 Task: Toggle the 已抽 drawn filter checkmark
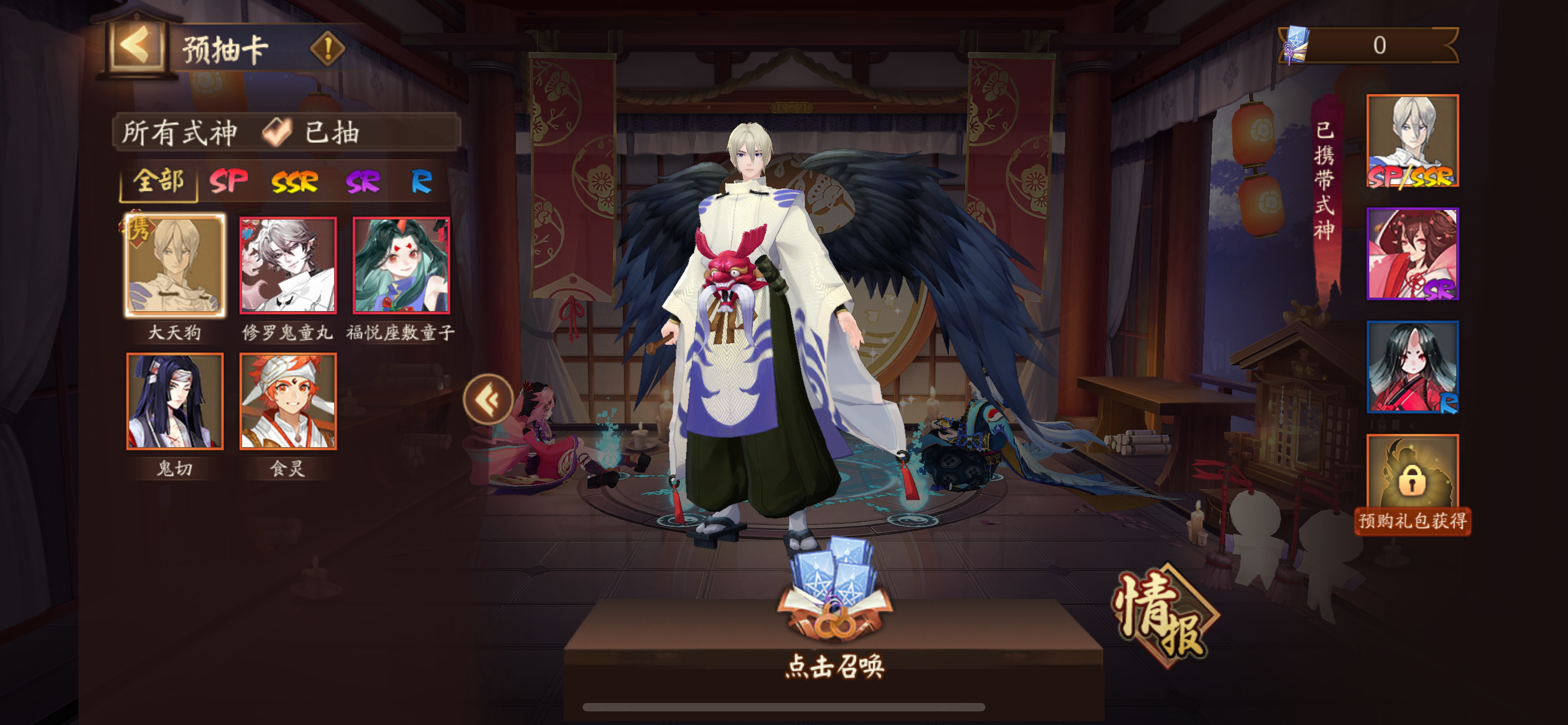pos(278,133)
